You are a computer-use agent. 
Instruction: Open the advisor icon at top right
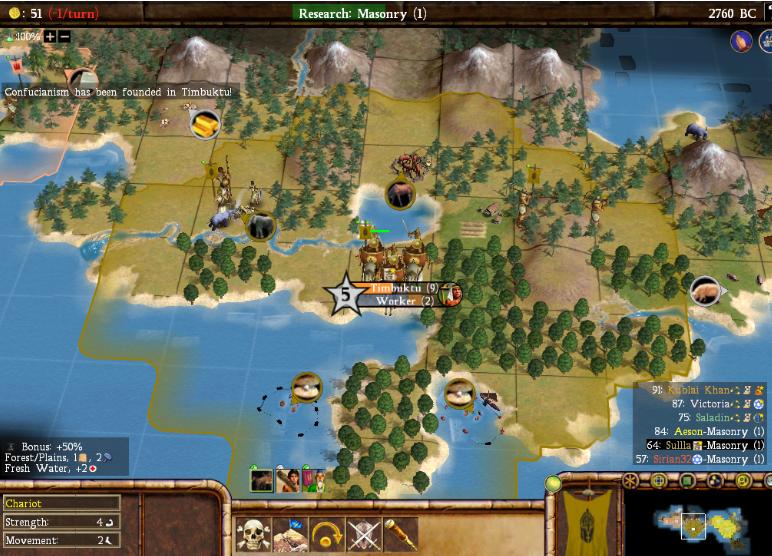pyautogui.click(x=741, y=41)
